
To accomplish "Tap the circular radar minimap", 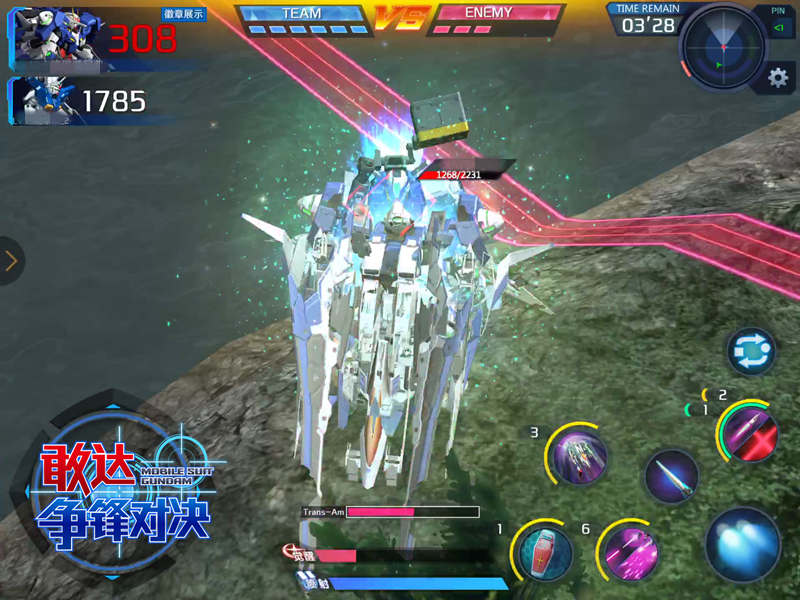I will click(722, 47).
